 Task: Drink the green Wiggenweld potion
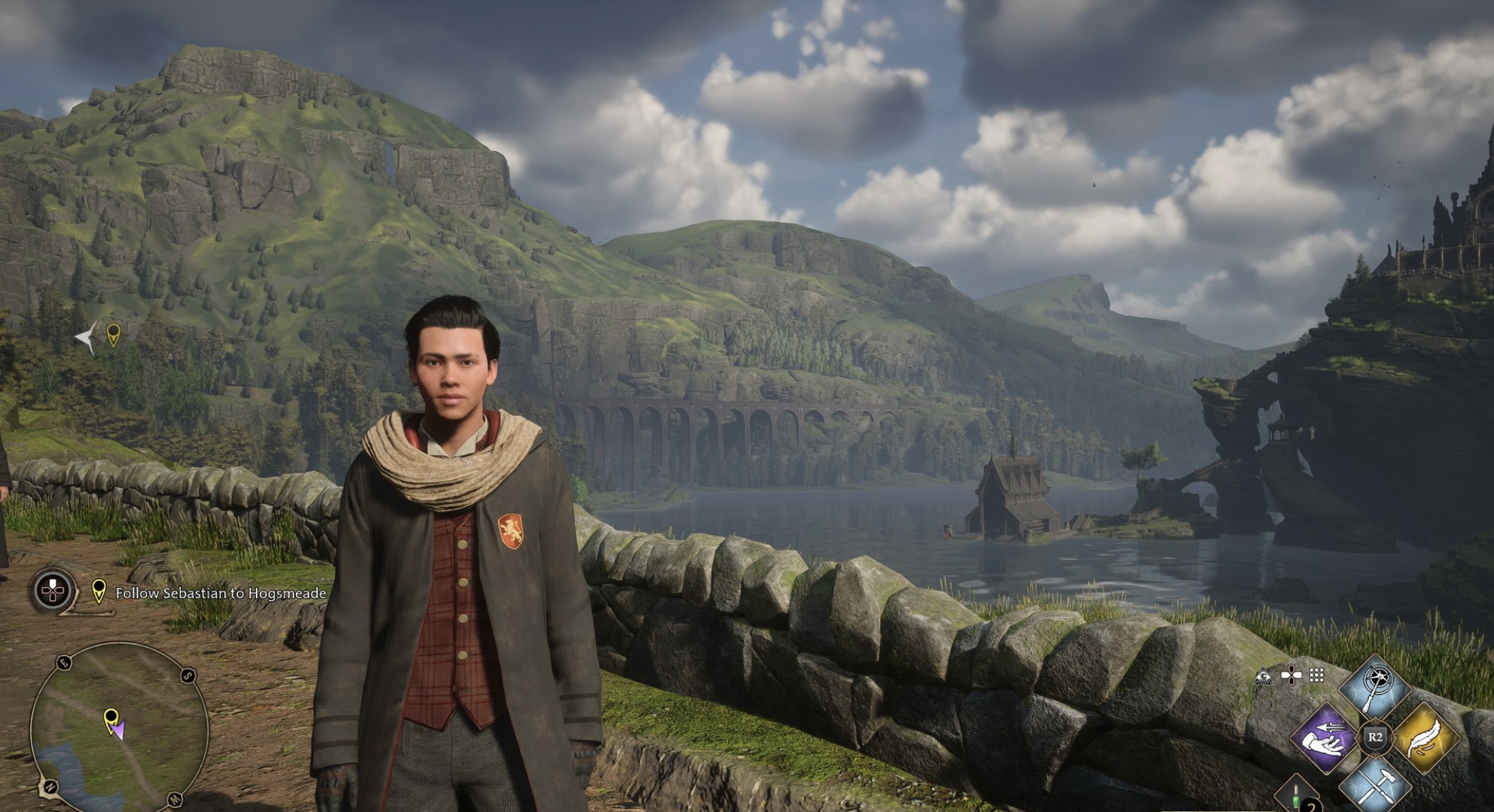tap(1297, 795)
